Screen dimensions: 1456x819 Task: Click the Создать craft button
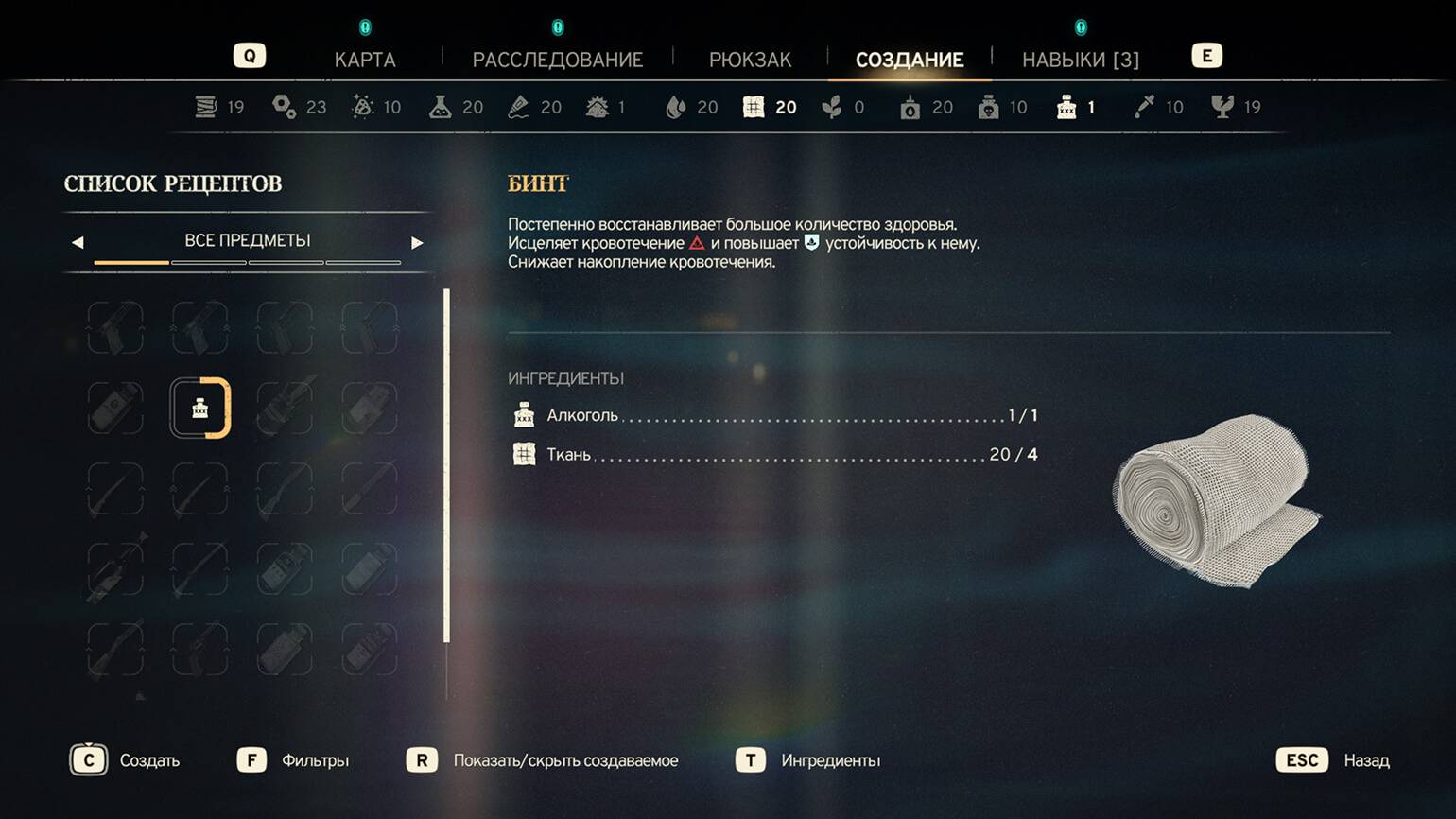(125, 760)
